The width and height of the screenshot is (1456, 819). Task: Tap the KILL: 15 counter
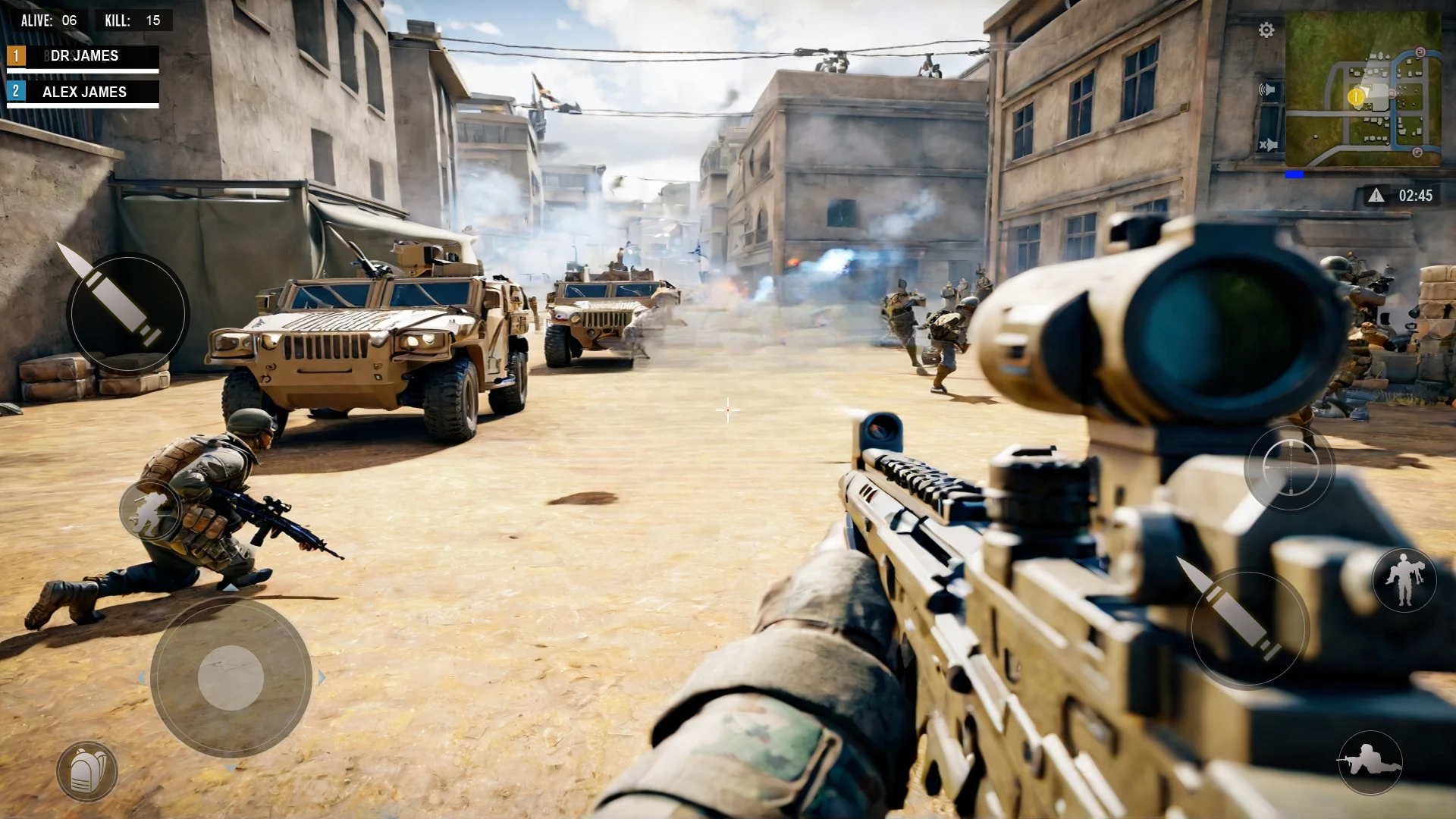tap(135, 20)
